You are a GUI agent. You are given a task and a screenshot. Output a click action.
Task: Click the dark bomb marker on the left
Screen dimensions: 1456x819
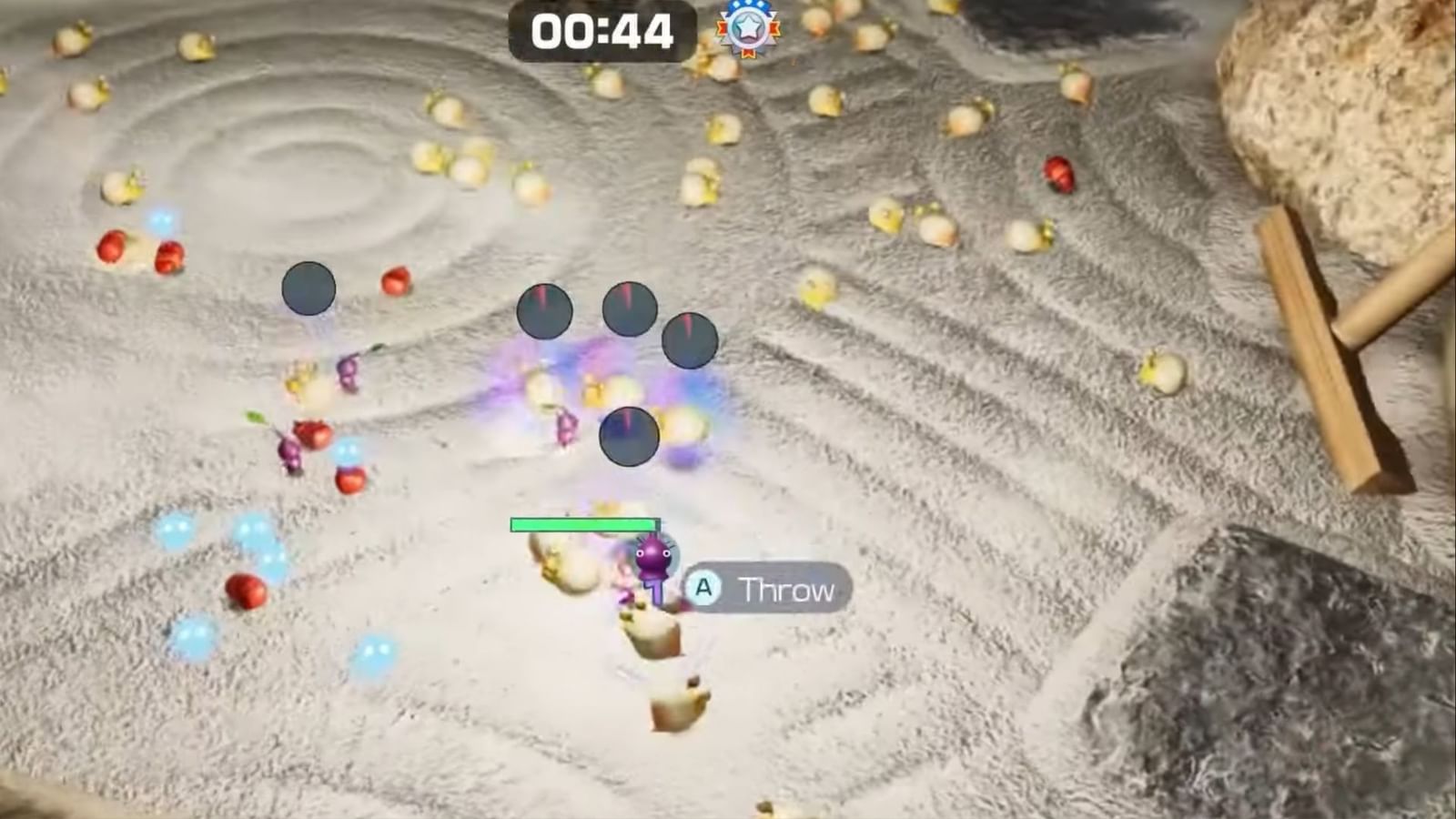(x=308, y=288)
